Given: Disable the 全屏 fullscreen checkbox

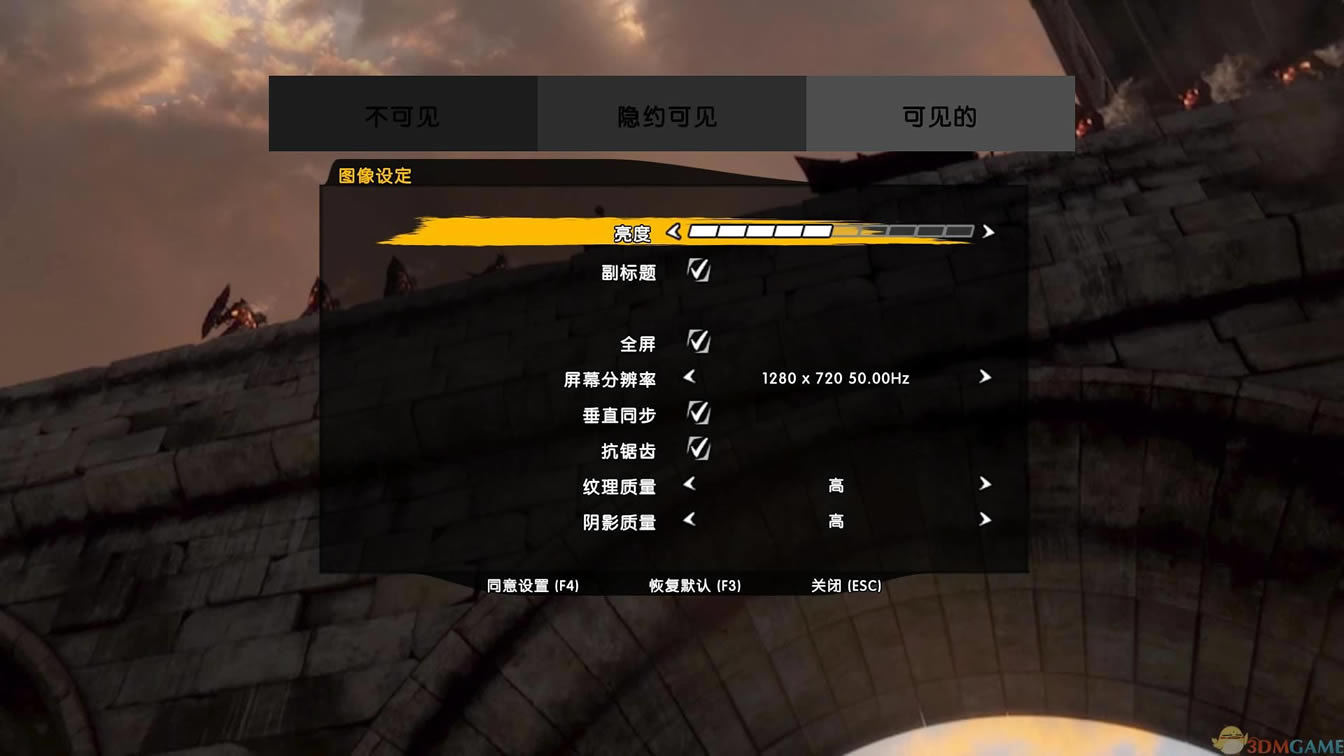Looking at the screenshot, I should (x=698, y=342).
